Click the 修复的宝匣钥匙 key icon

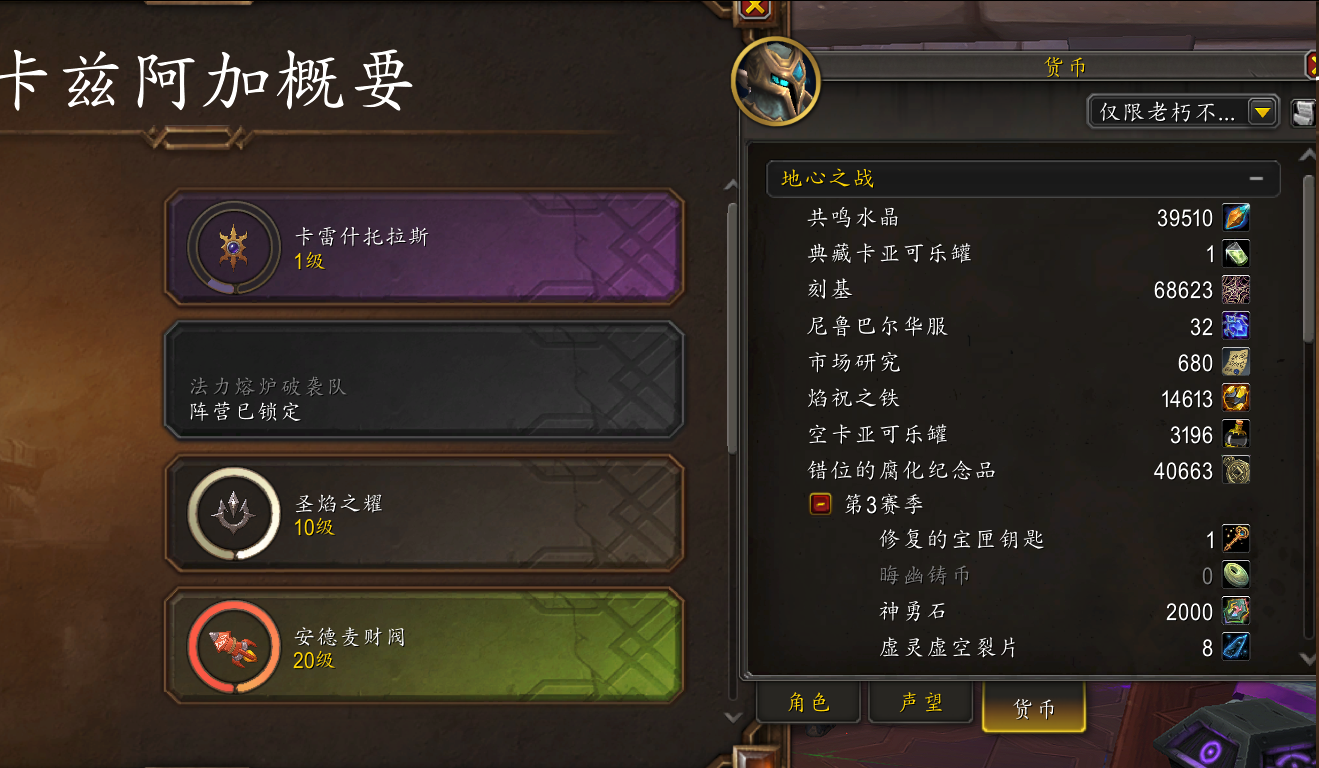[x=1236, y=538]
